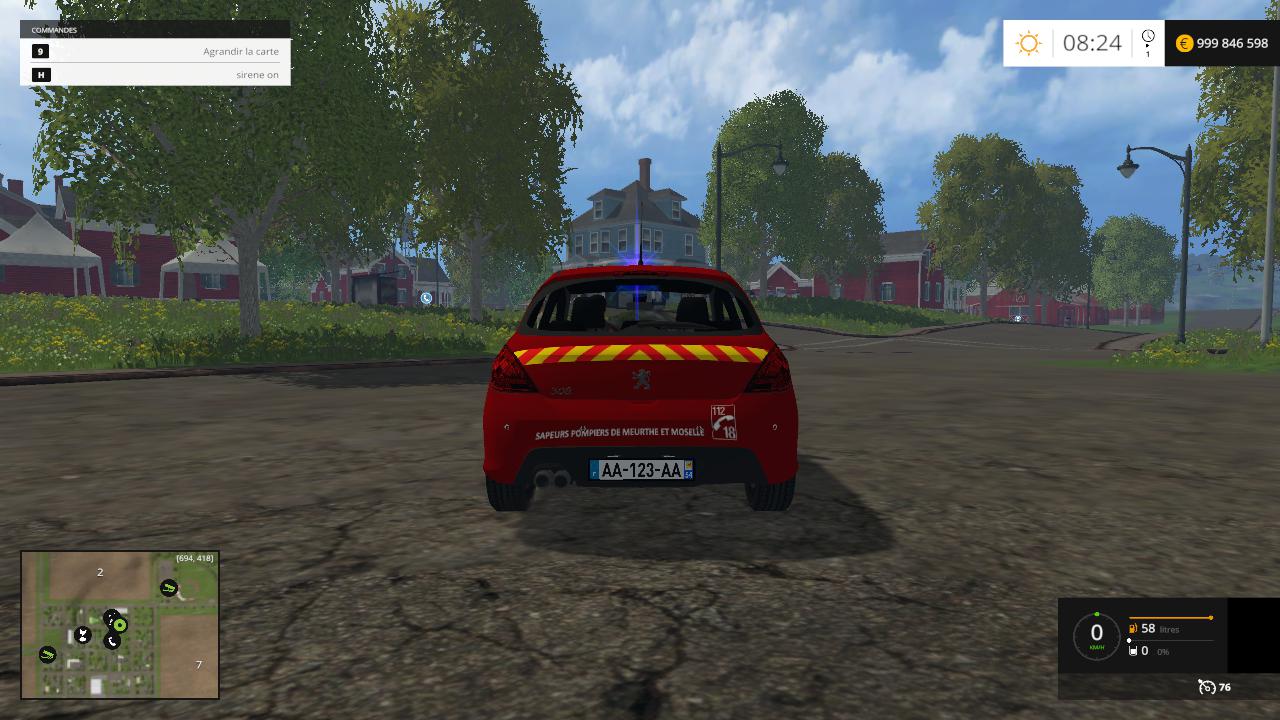
Task: Select field number 7 on the minimap
Action: point(198,662)
